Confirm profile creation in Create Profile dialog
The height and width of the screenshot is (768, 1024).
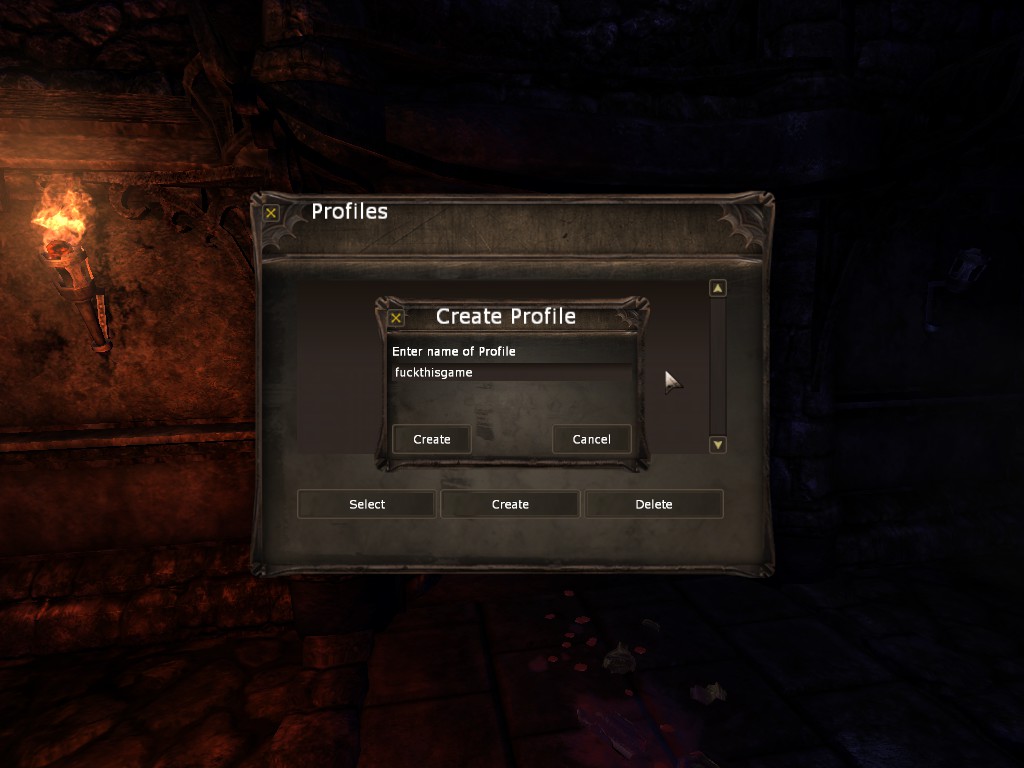(x=432, y=439)
